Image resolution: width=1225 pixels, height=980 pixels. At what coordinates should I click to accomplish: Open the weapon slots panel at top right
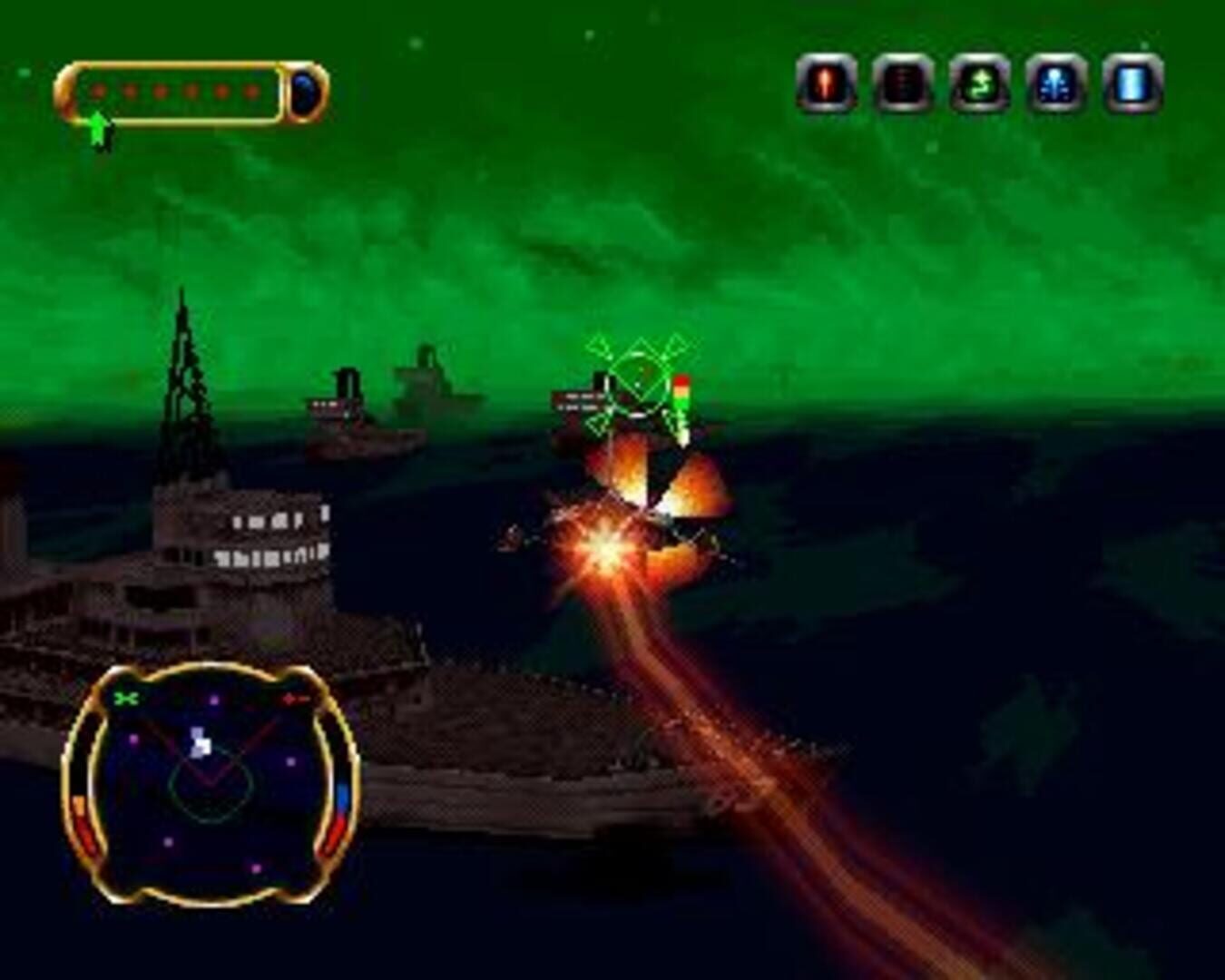975,86
